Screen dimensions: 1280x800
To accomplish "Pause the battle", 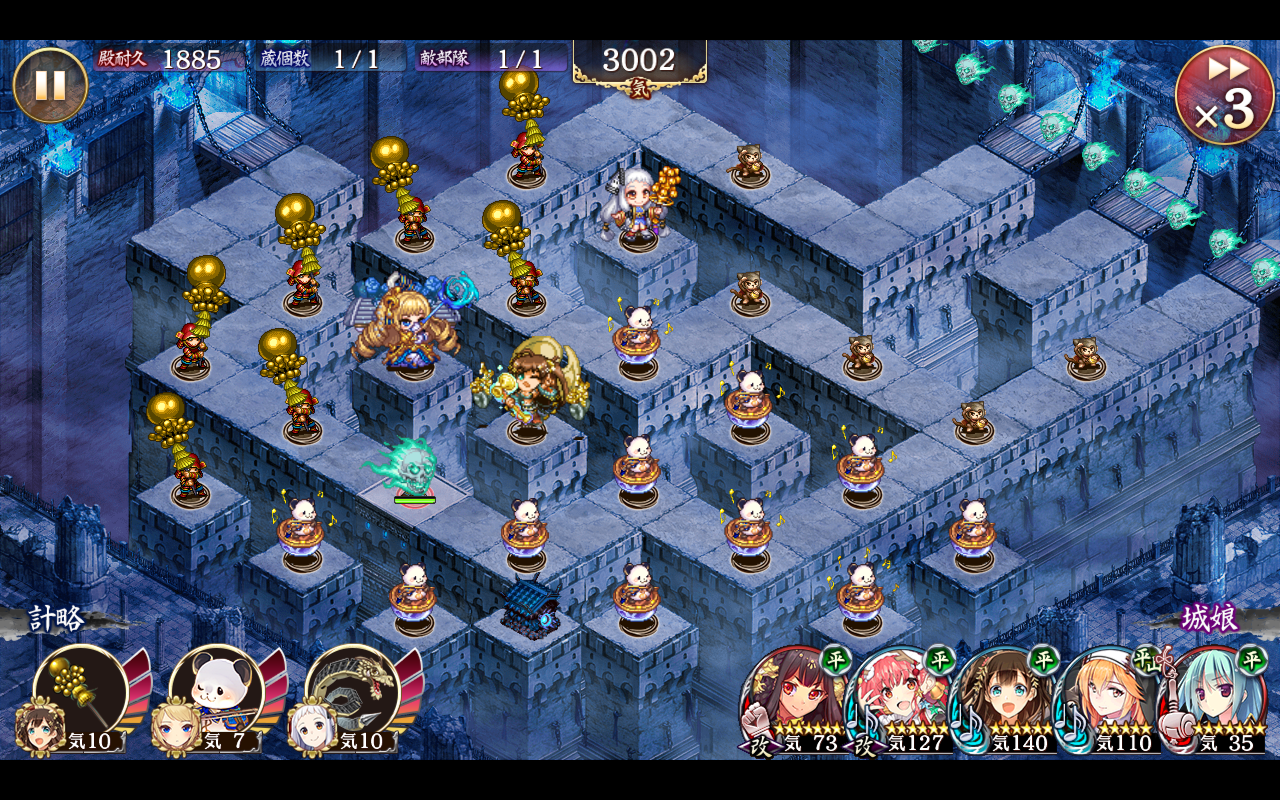I will coord(50,85).
